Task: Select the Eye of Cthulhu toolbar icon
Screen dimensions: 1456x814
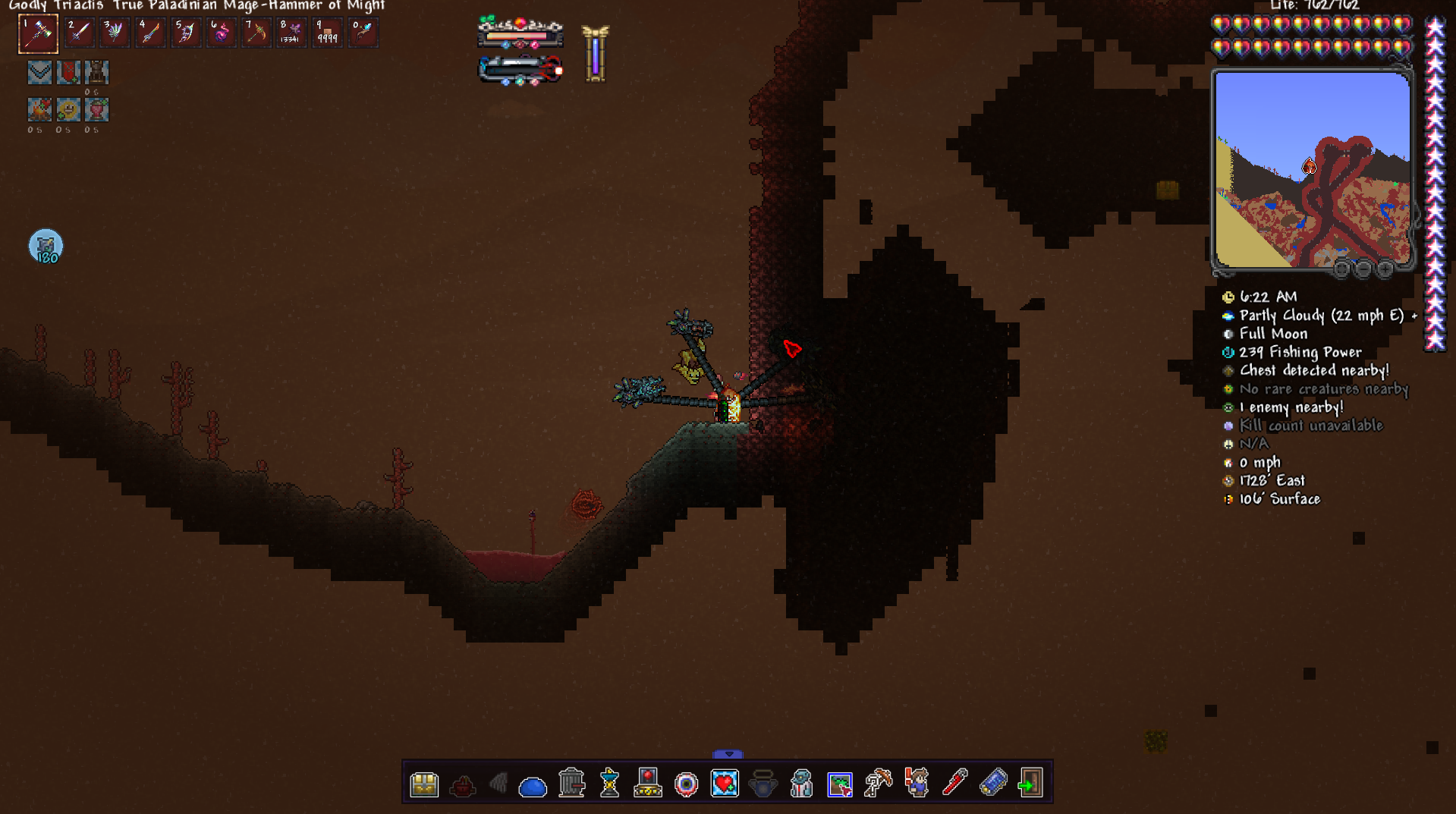Action: [x=686, y=784]
